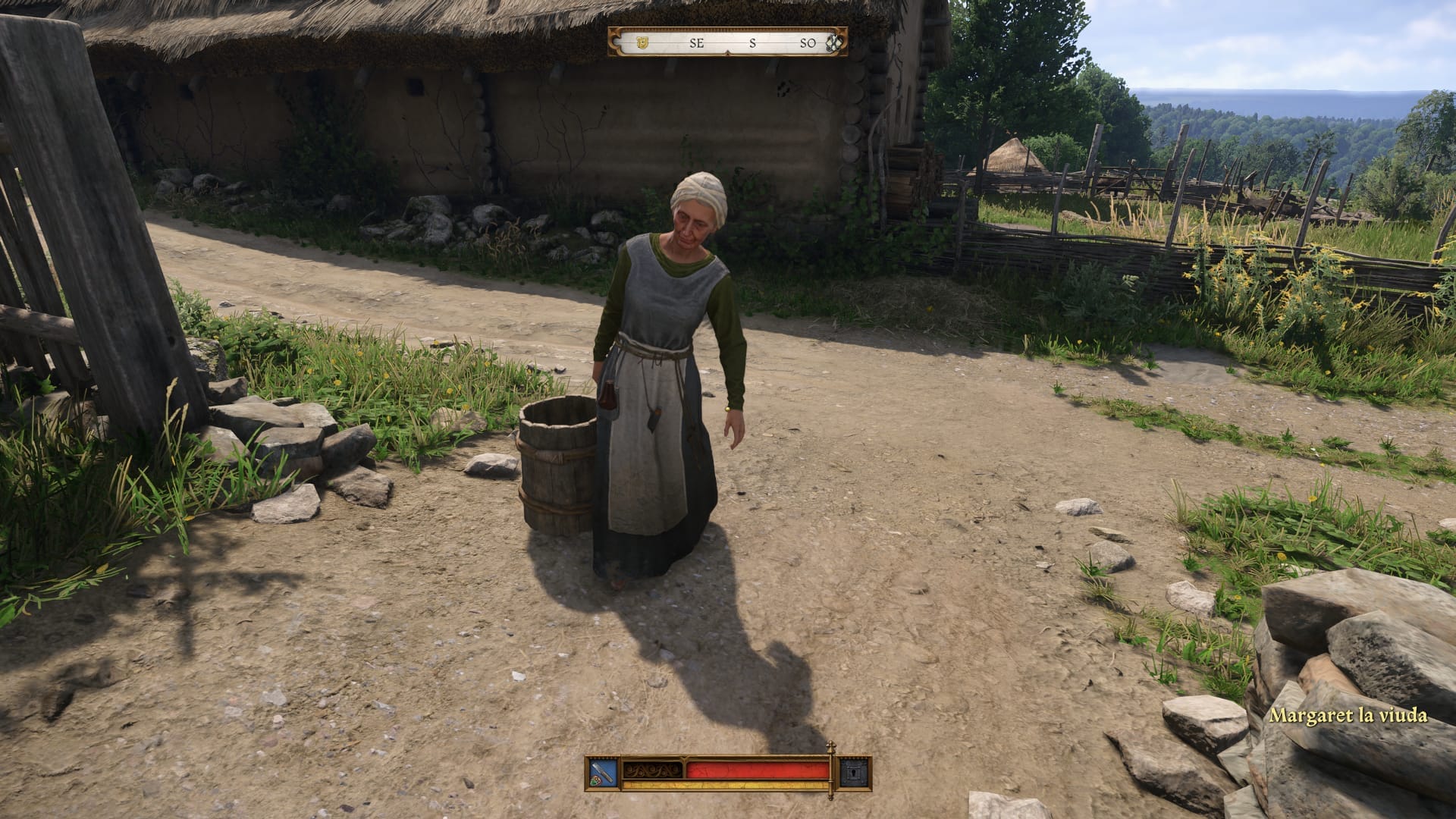Click the small arrow pointer below the compass center

click(727, 52)
